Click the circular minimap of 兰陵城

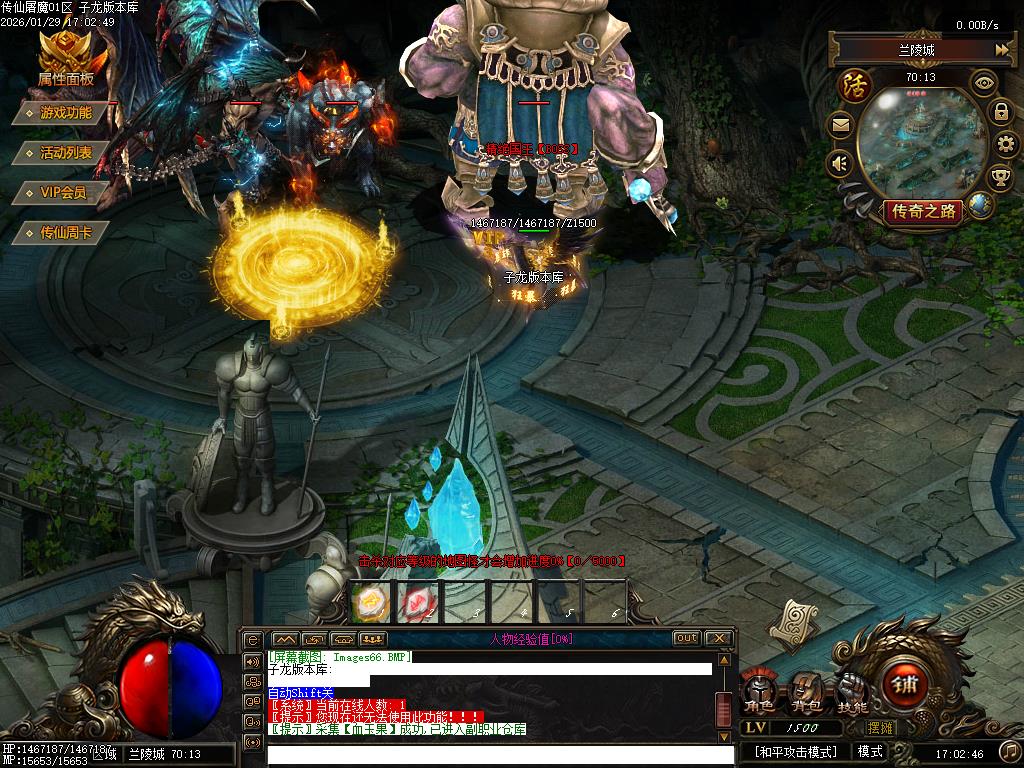point(922,143)
